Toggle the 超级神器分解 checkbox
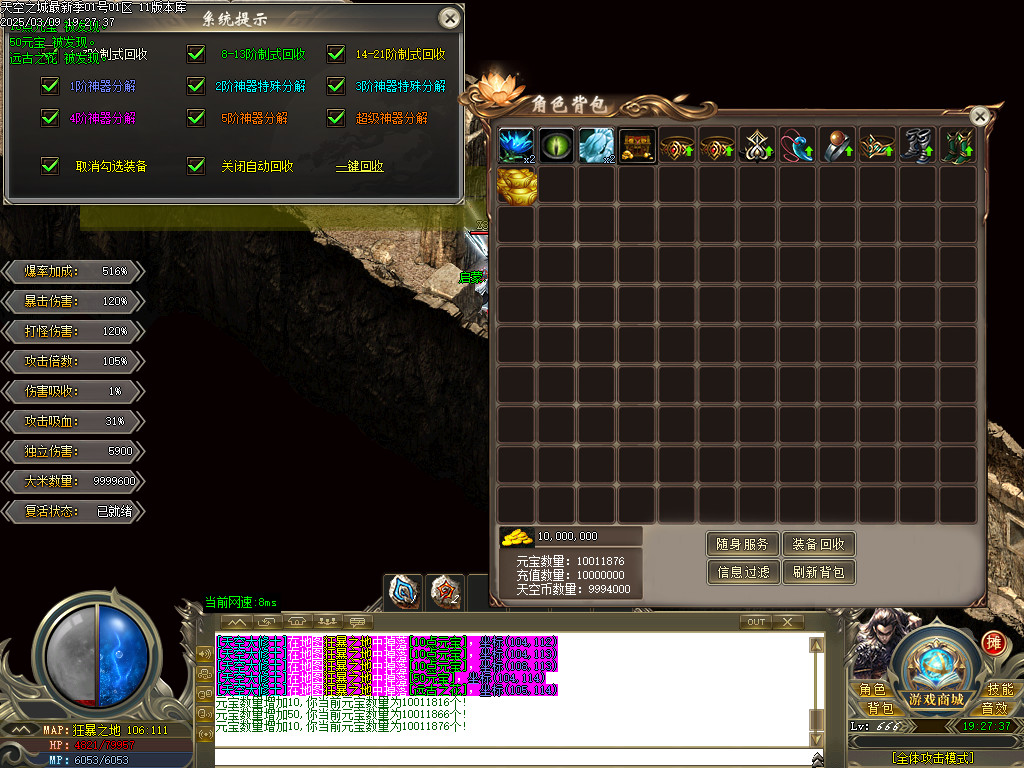1024x768 pixels. (336, 118)
